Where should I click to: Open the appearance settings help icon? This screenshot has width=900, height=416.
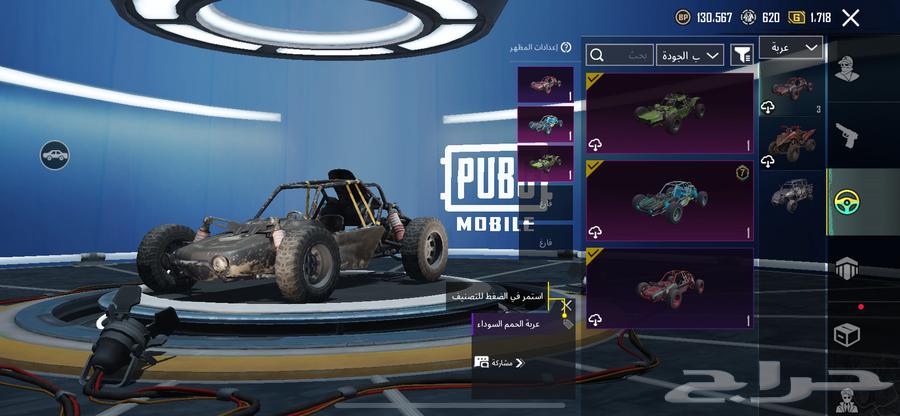(x=566, y=47)
